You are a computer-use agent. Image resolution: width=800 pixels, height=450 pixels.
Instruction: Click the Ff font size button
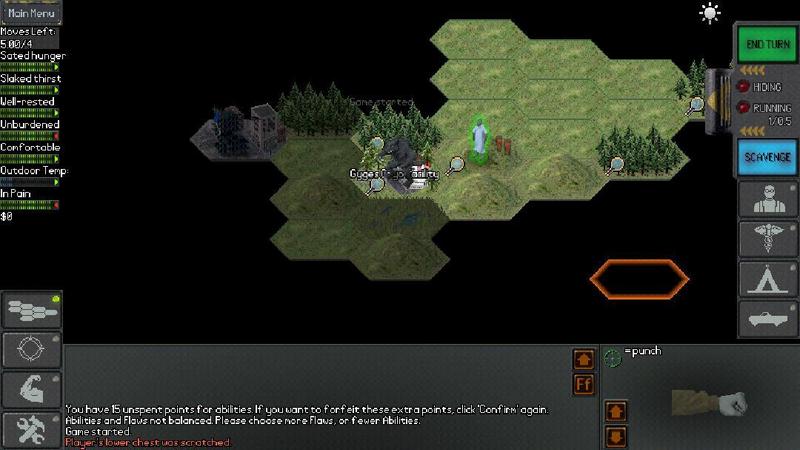(x=584, y=385)
